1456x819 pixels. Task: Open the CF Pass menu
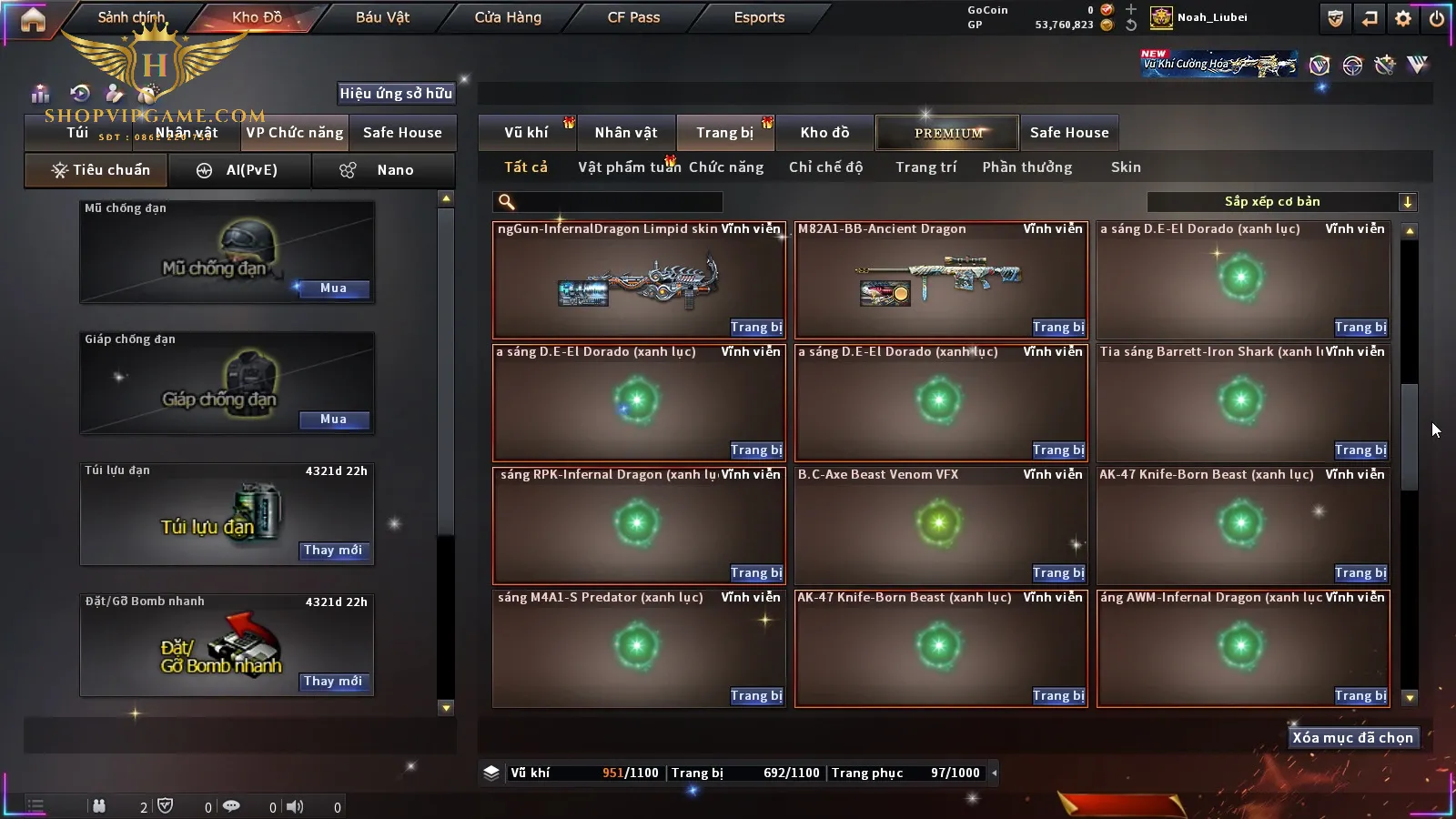pyautogui.click(x=633, y=17)
